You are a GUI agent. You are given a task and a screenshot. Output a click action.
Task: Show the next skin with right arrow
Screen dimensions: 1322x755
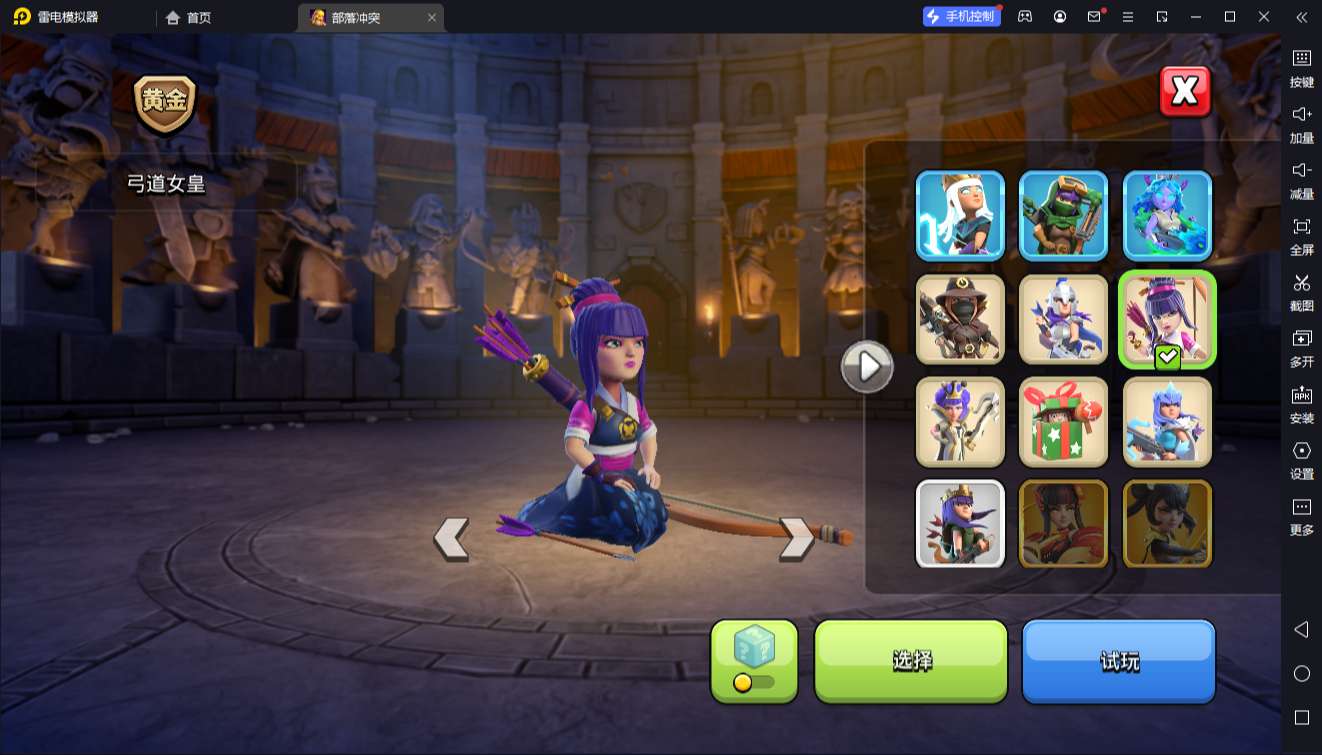click(x=796, y=538)
